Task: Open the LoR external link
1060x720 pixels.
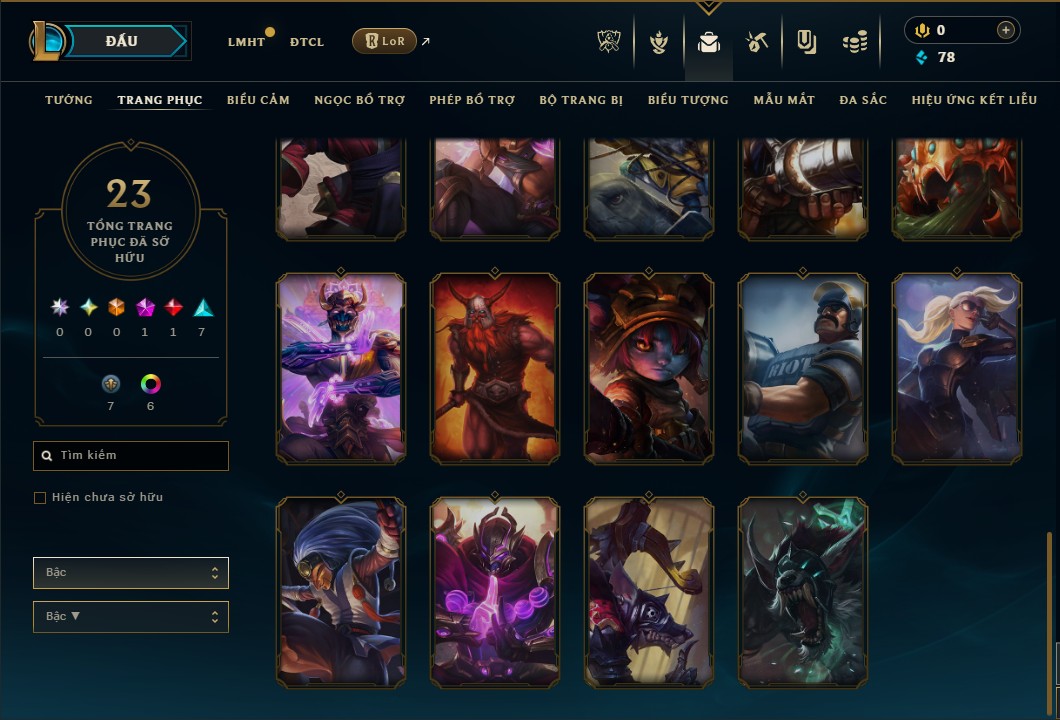Action: 385,41
